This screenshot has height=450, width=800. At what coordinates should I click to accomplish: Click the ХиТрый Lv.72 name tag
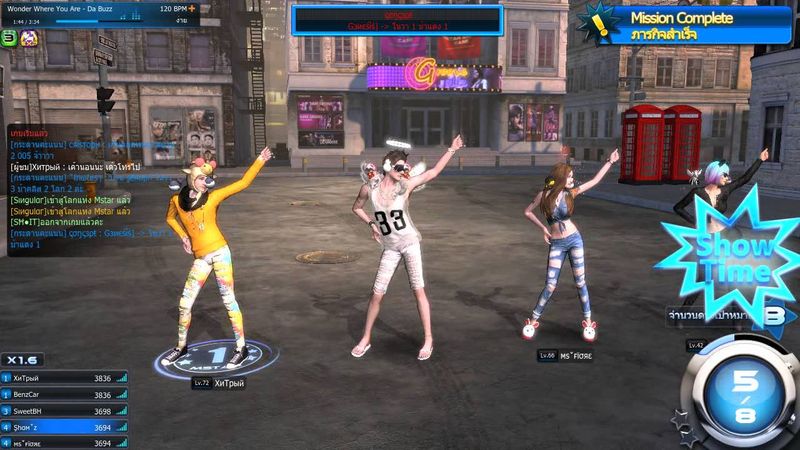[220, 383]
